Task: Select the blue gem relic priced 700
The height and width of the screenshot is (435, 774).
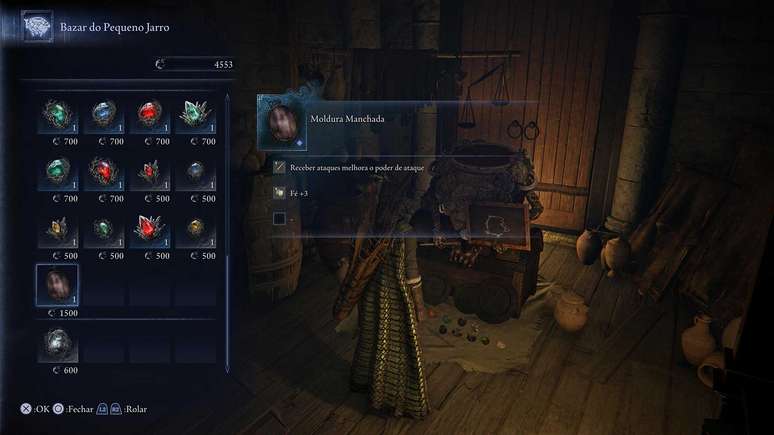Action: 104,114
